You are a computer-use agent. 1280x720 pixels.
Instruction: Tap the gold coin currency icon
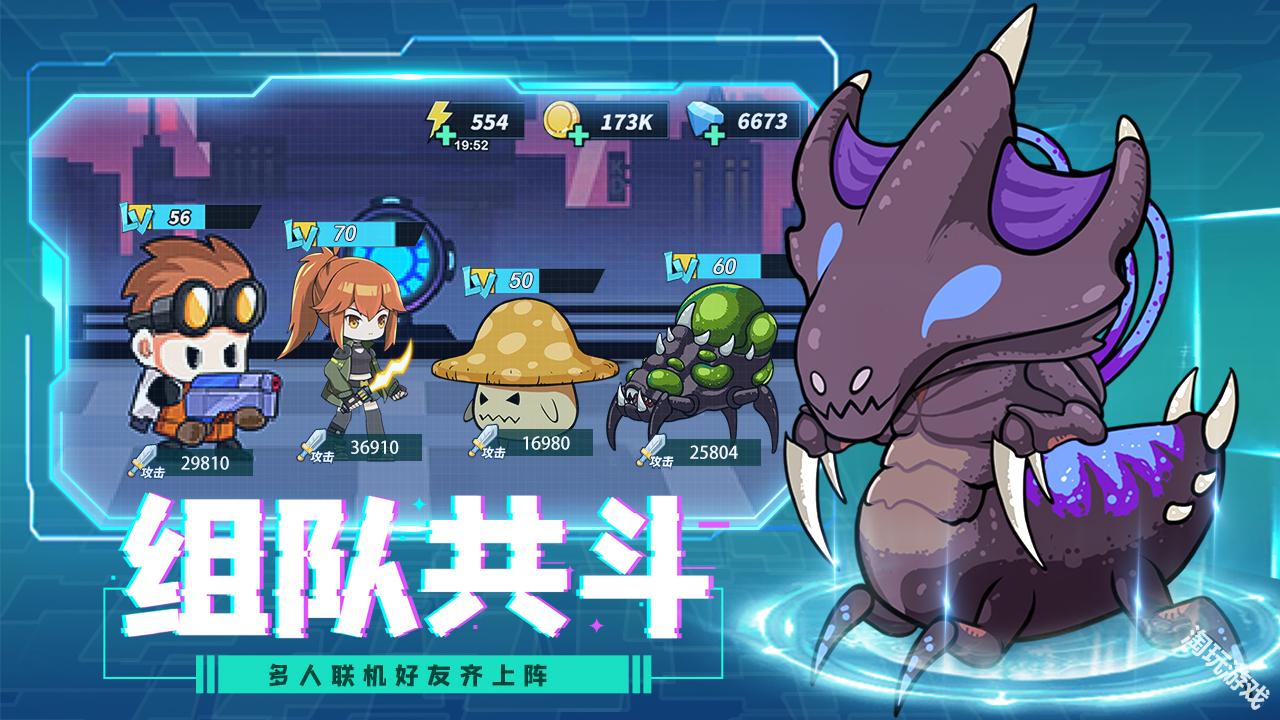pos(561,118)
